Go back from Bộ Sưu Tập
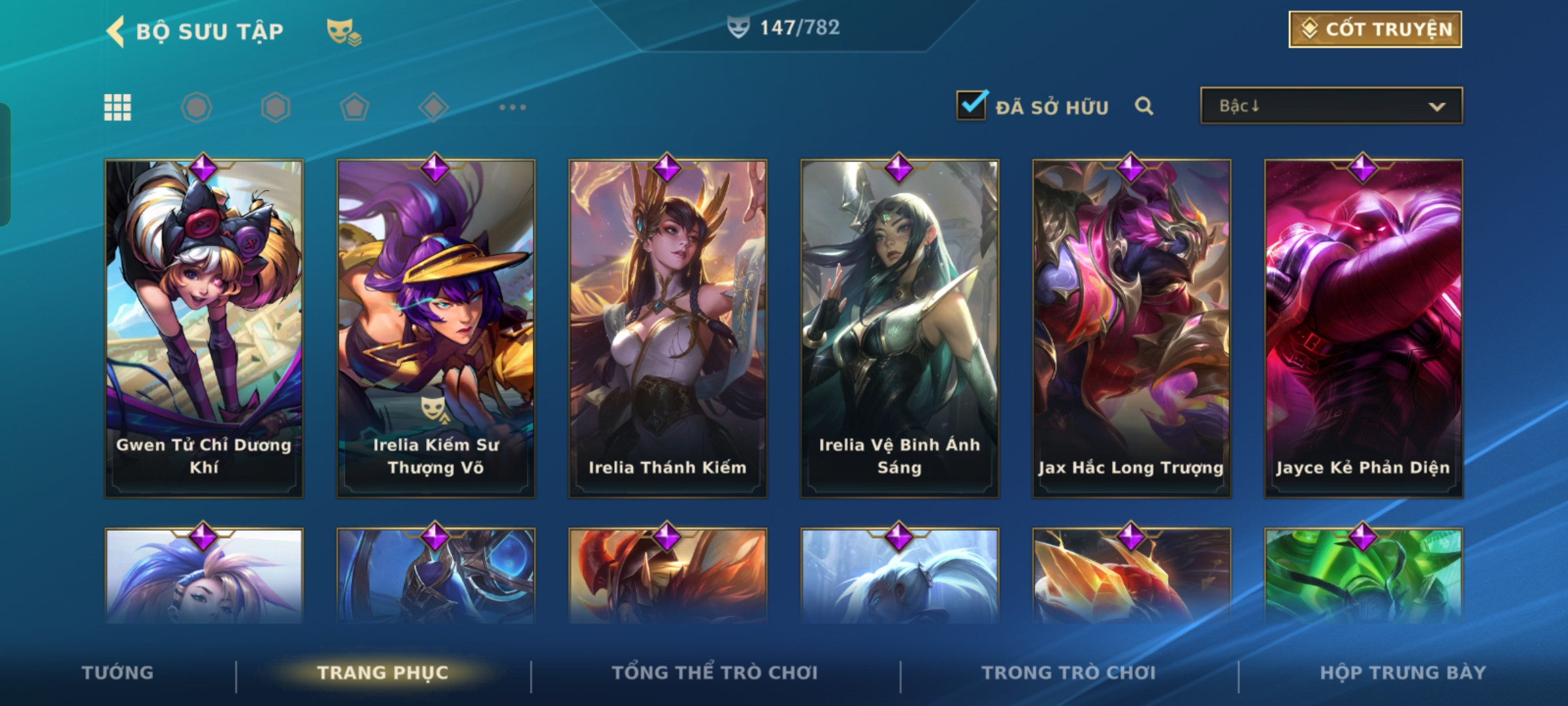 click(x=116, y=31)
